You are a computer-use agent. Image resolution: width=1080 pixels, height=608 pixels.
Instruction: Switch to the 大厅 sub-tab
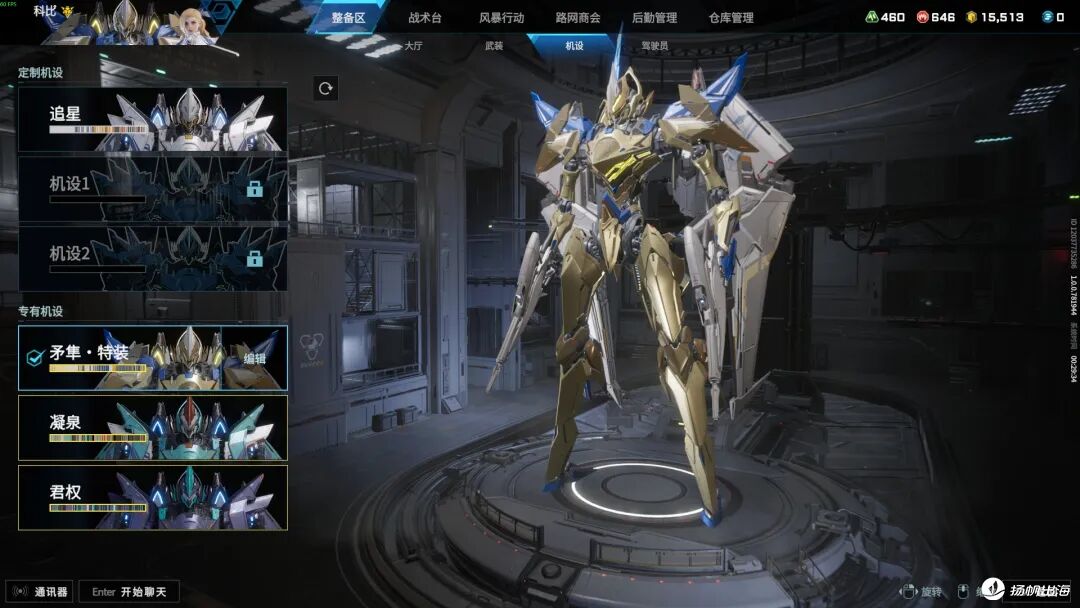tap(414, 46)
